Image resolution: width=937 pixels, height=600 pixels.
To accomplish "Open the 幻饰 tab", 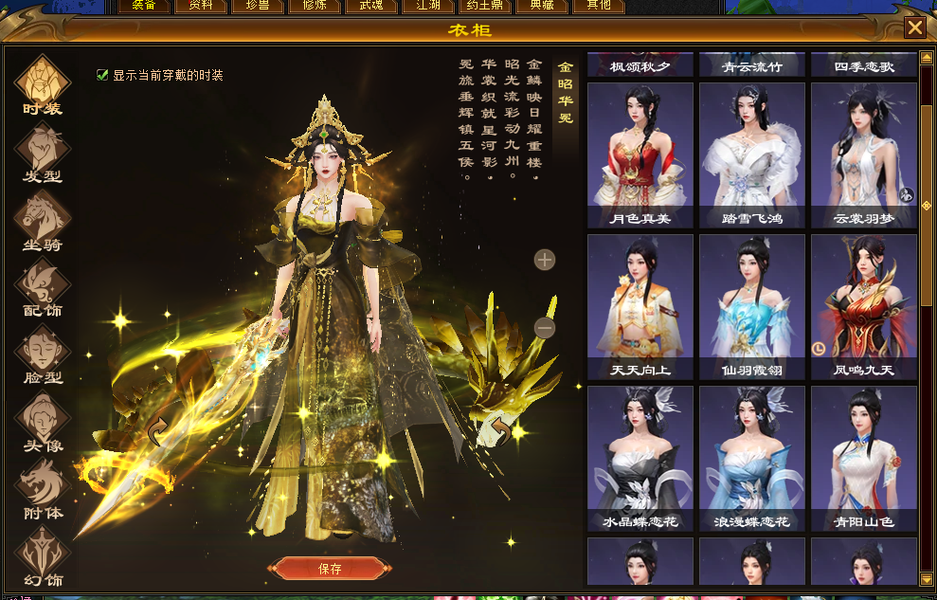I will pyautogui.click(x=42, y=555).
